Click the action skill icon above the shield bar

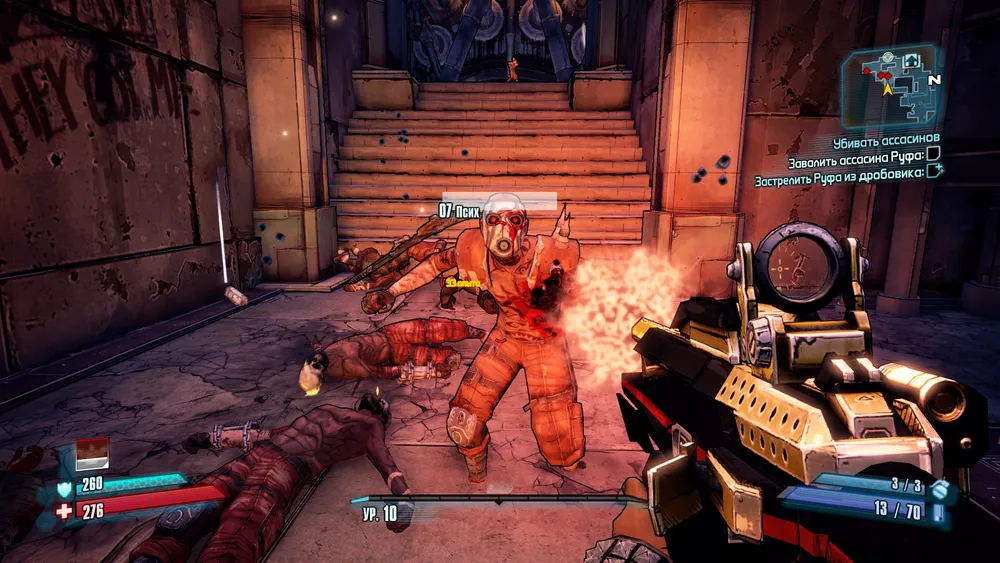click(92, 453)
